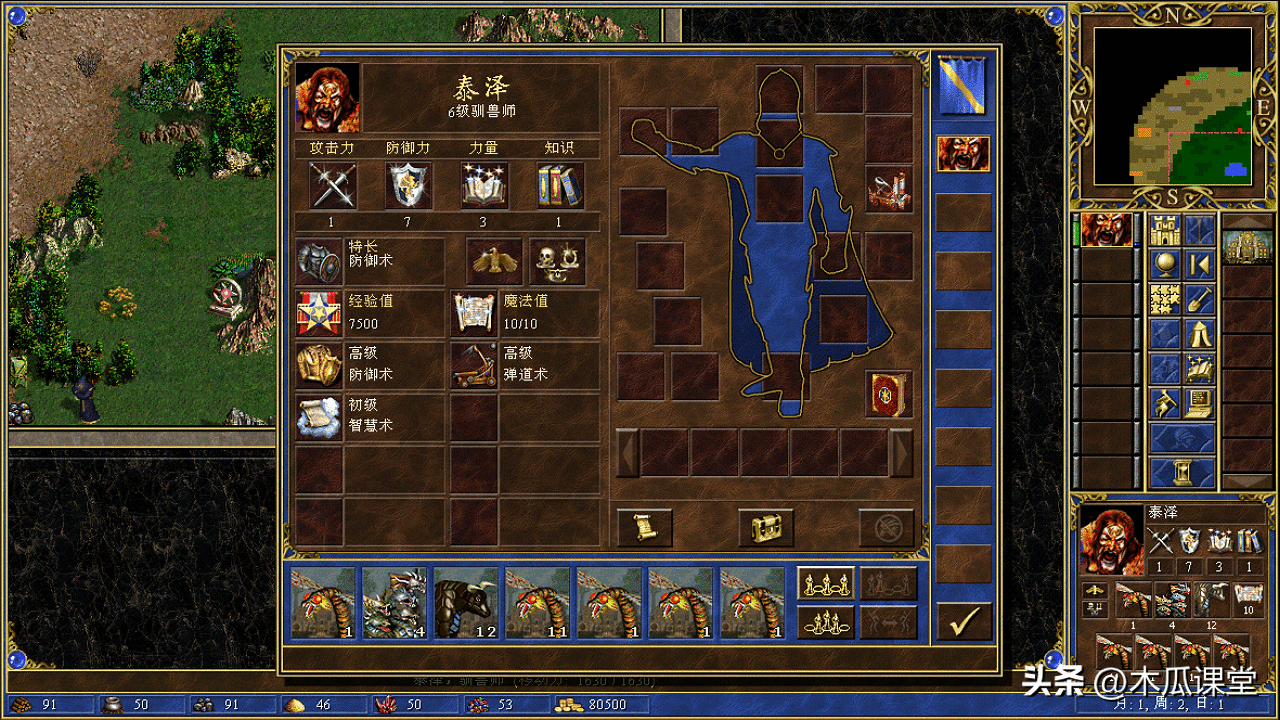
Task: Click the morale eagle icon
Action: tap(494, 261)
